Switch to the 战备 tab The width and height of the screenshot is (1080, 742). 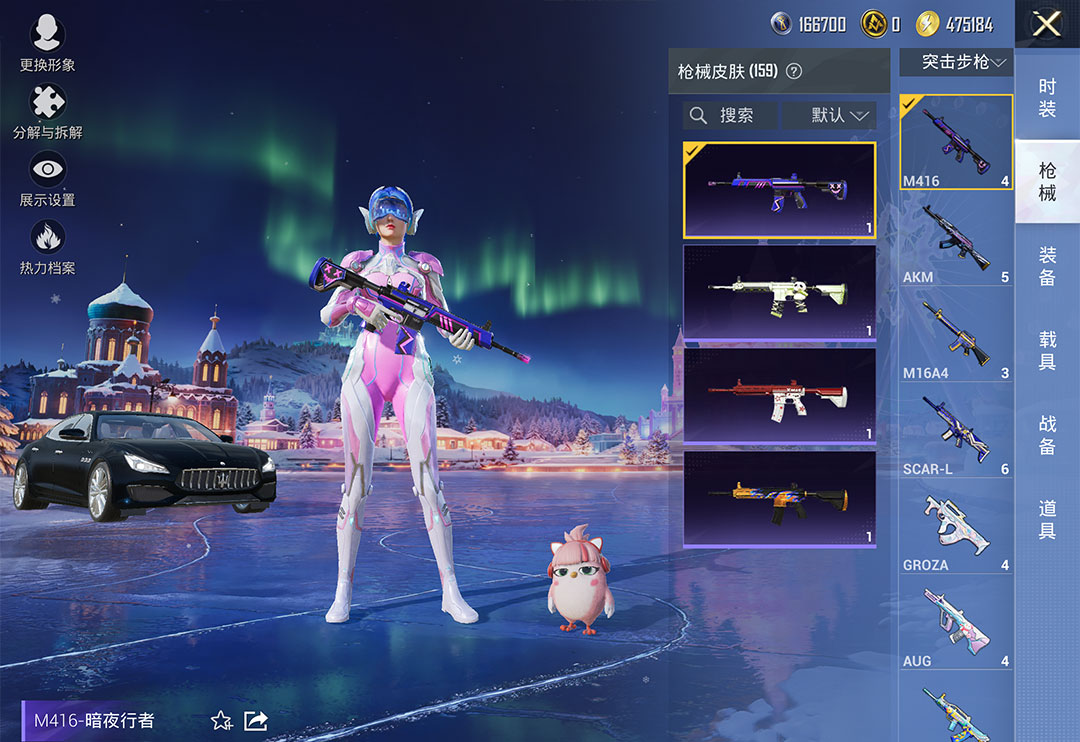pos(1047,434)
